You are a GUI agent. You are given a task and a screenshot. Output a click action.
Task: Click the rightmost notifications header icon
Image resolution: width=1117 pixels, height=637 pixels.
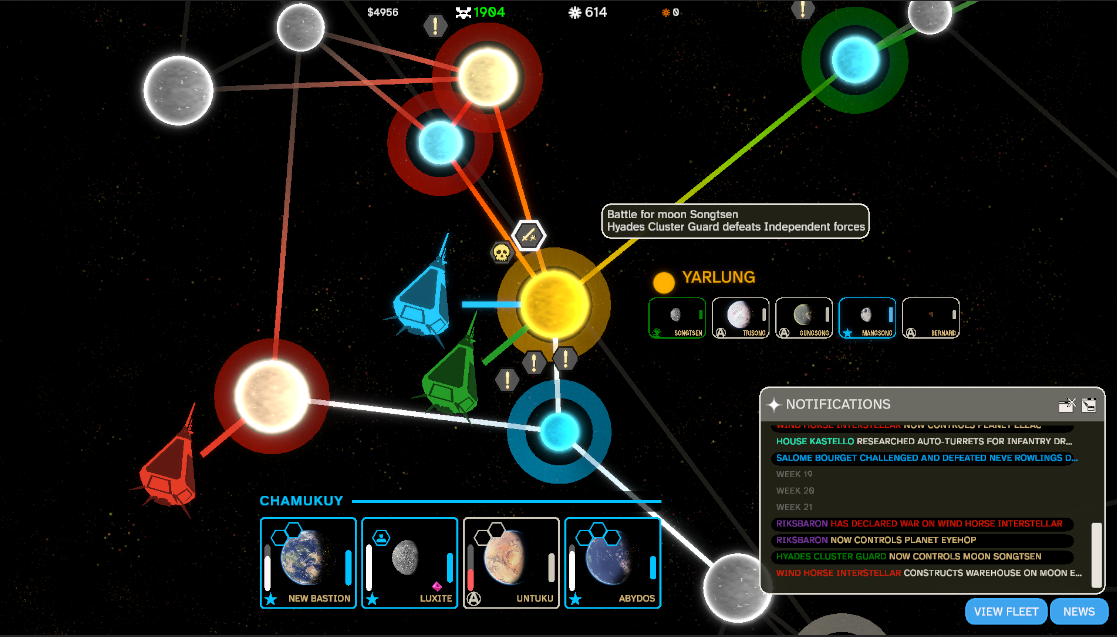pyautogui.click(x=1090, y=405)
